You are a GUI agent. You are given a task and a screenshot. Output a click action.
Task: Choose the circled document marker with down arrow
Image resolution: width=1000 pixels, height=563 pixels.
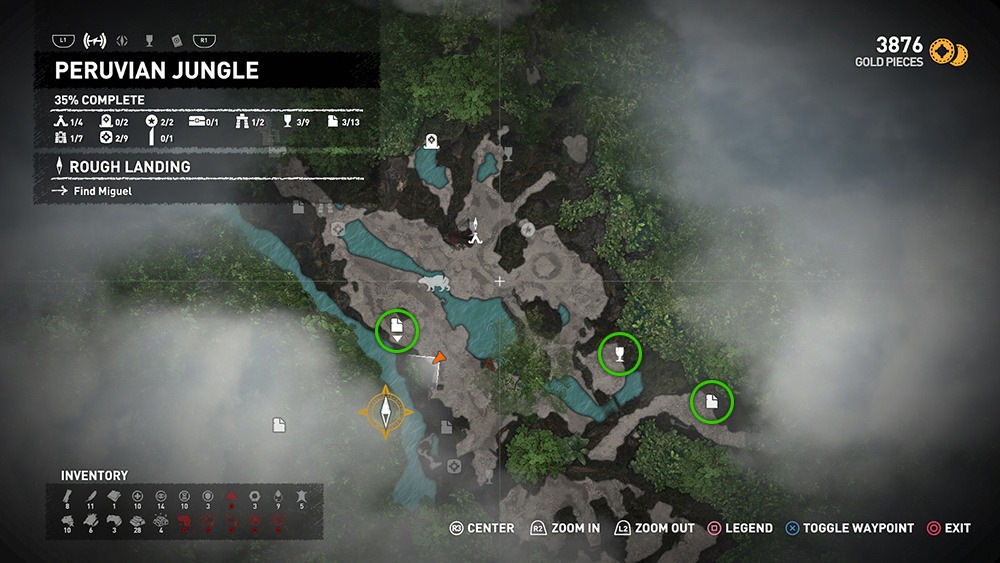click(x=397, y=329)
